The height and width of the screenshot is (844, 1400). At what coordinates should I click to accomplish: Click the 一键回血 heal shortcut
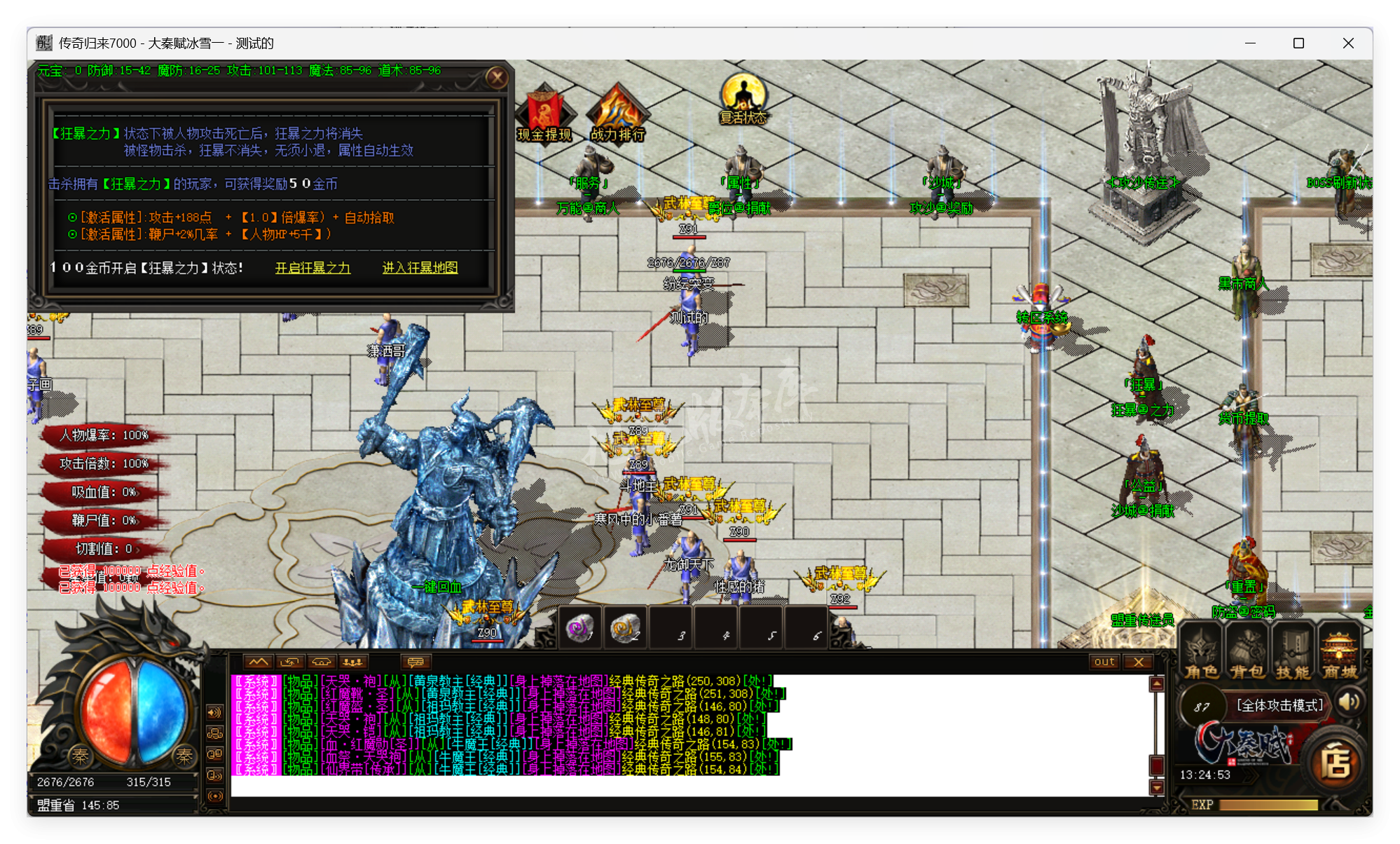(x=436, y=587)
